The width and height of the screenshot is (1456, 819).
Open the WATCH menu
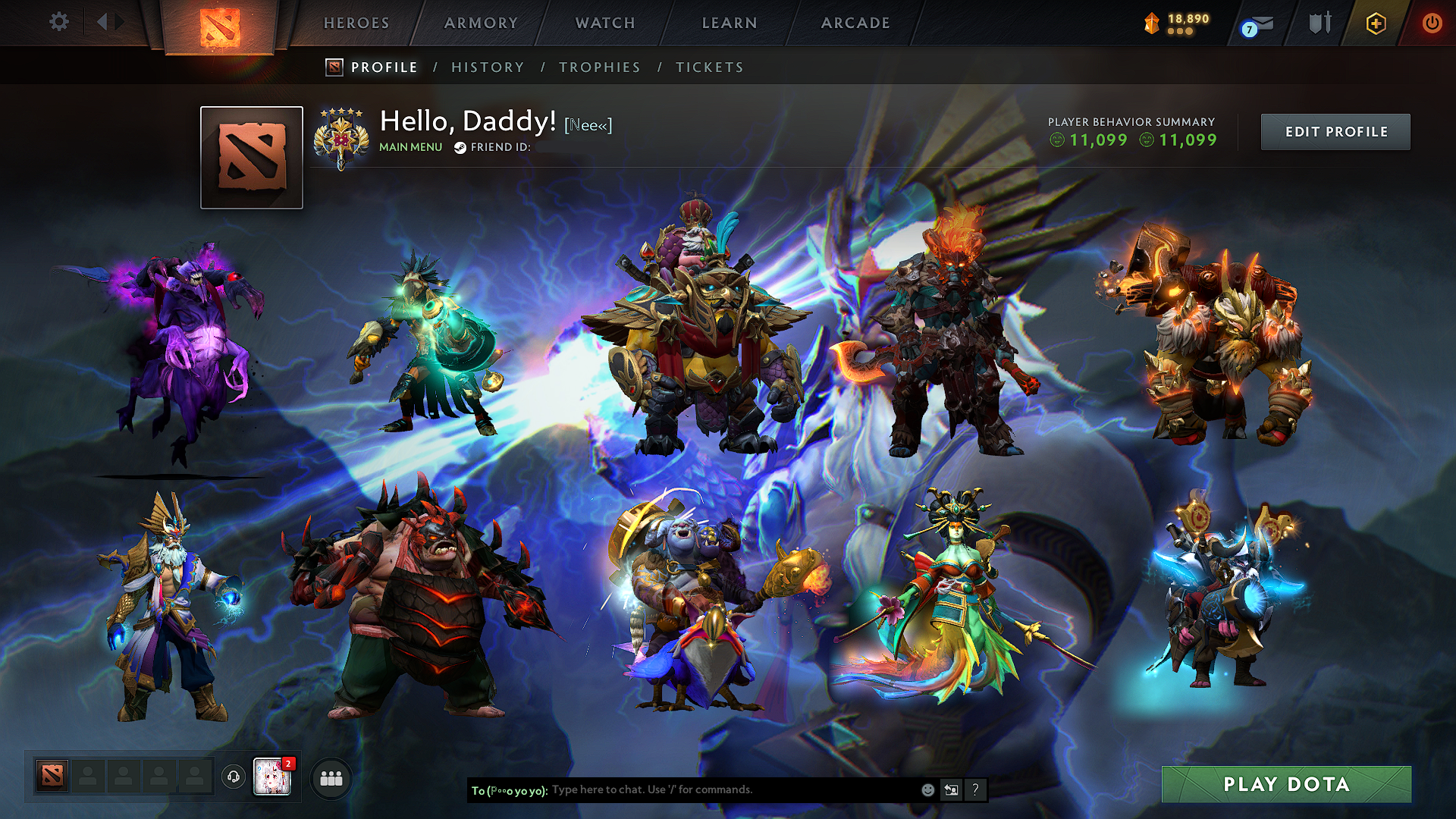click(604, 23)
